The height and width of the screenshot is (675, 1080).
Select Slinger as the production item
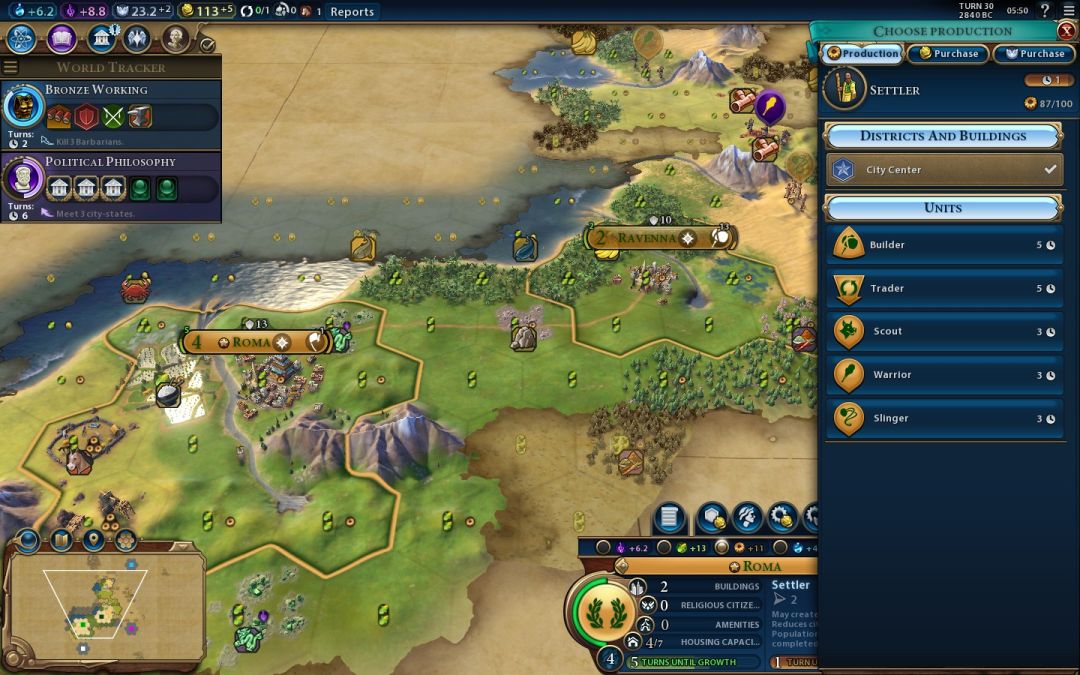pos(944,419)
